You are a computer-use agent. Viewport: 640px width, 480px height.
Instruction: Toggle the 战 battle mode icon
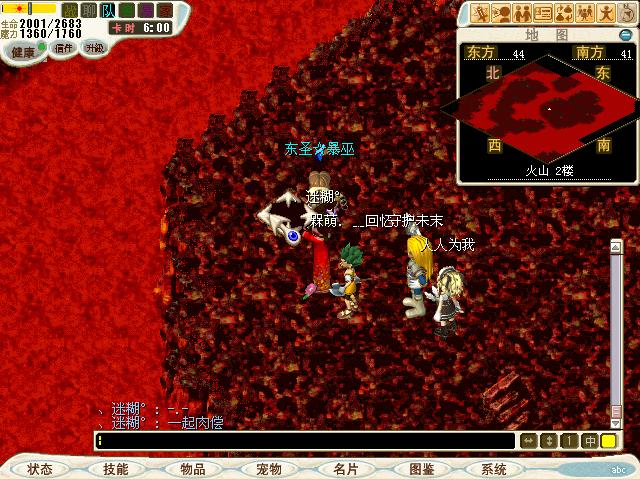70,10
